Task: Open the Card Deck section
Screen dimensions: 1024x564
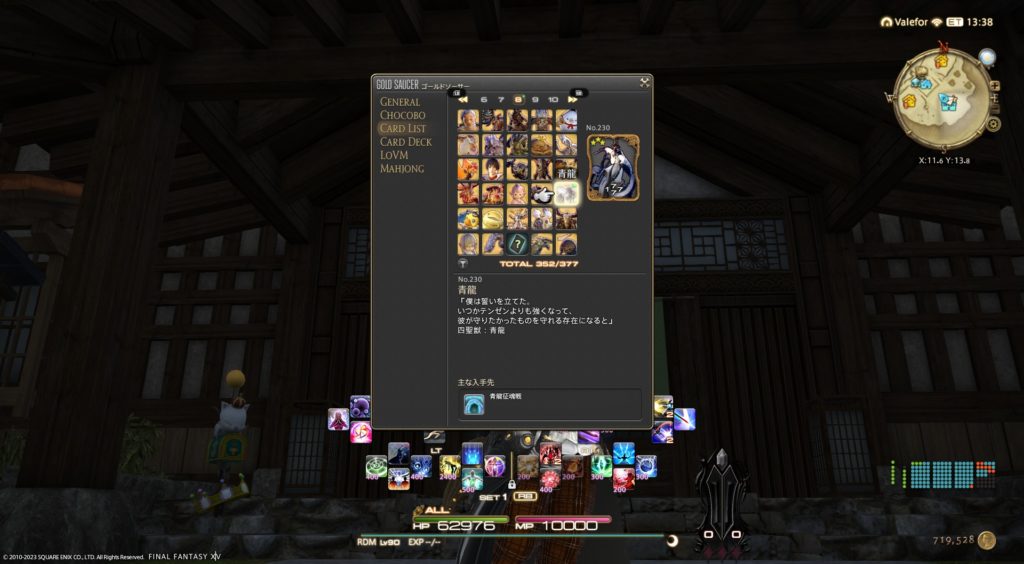Action: 405,142
